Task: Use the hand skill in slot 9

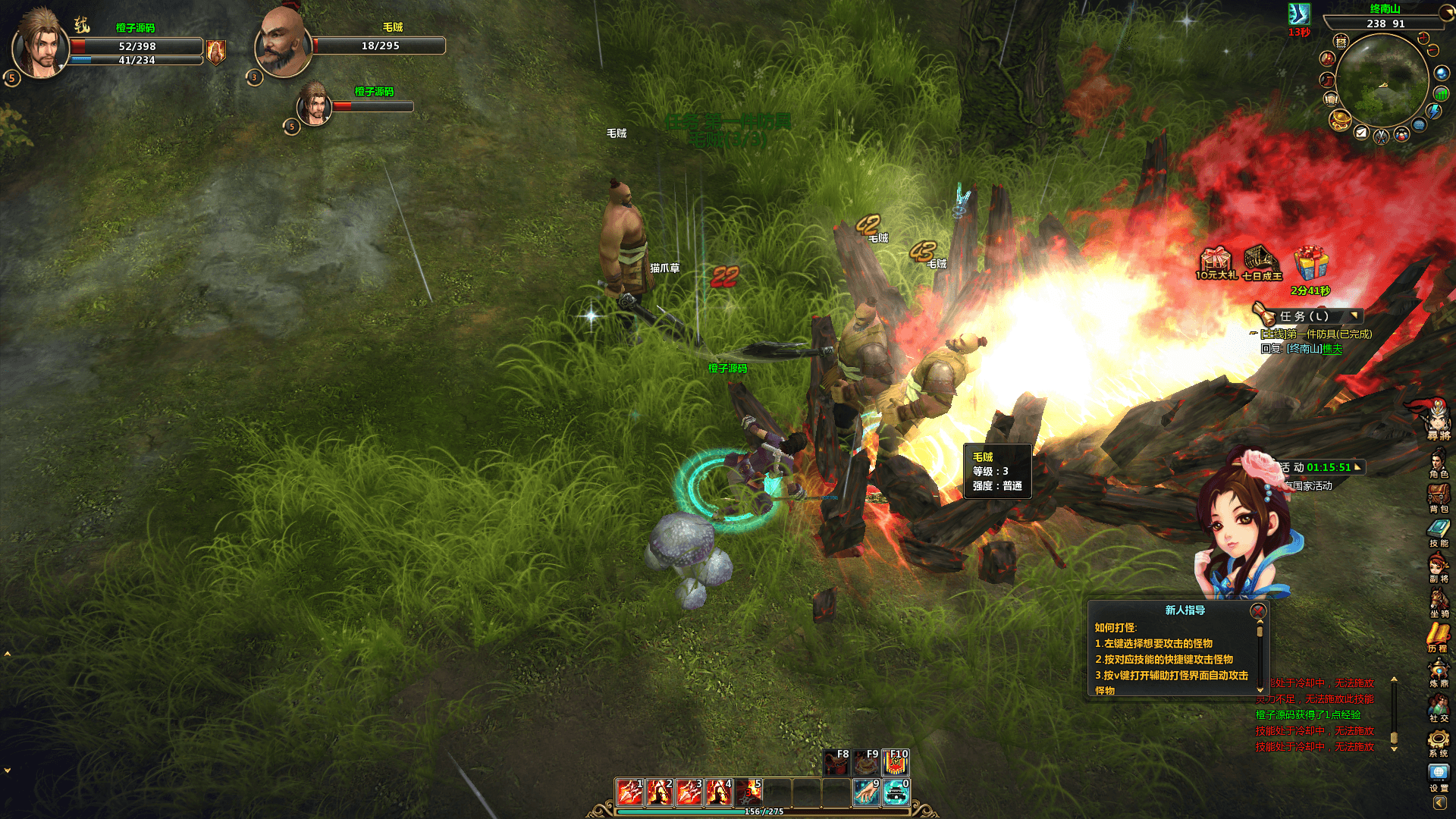Action: coord(866,792)
